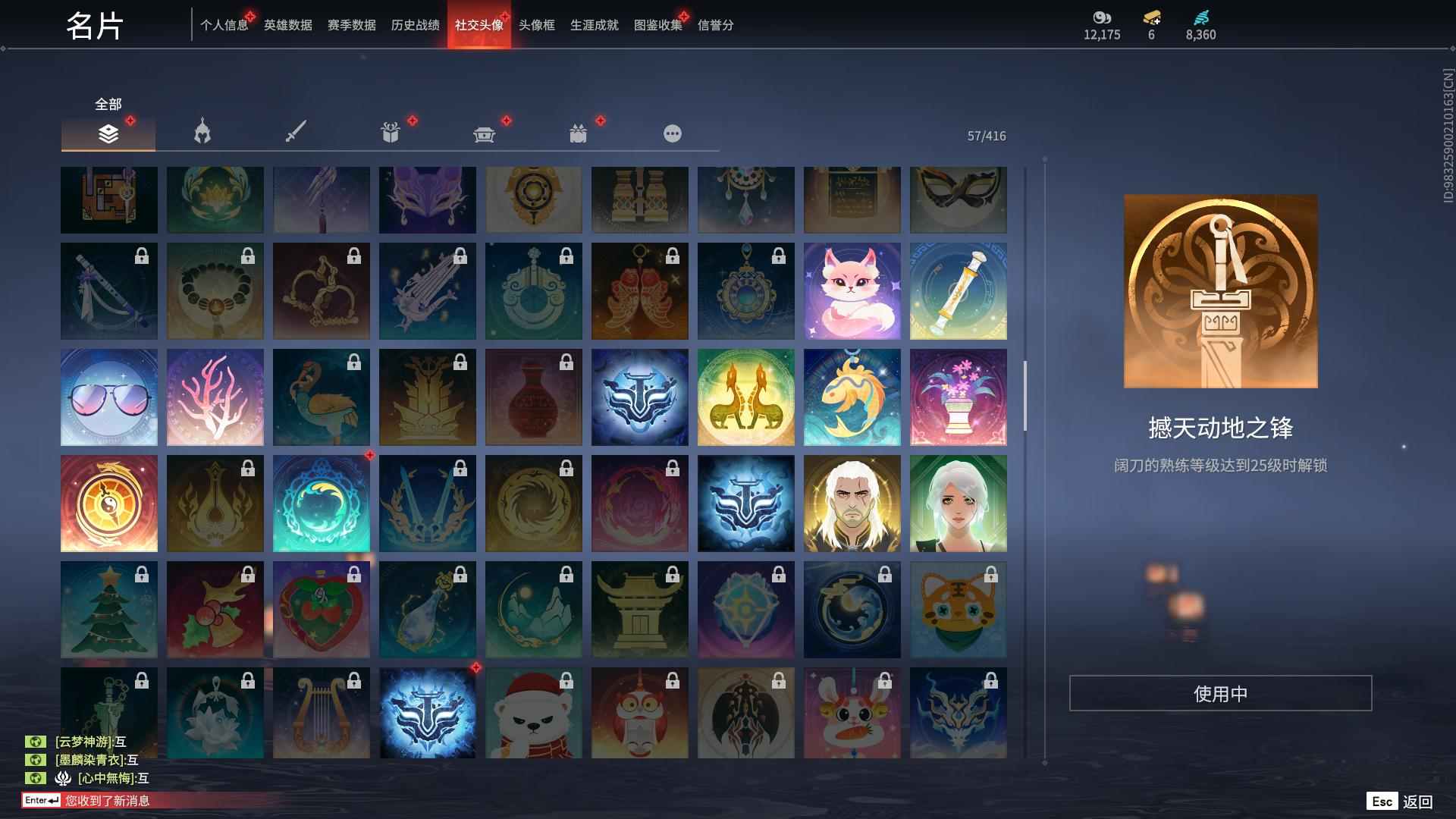Select the sword category filter icon
Screen dimensions: 1456x819
(x=296, y=130)
